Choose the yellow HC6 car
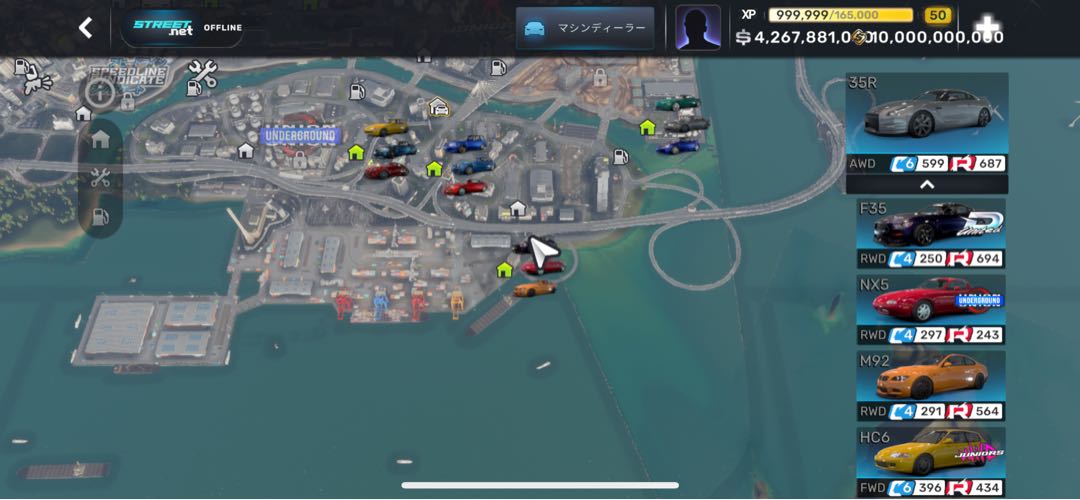The image size is (1080, 500). pyautogui.click(x=930, y=460)
